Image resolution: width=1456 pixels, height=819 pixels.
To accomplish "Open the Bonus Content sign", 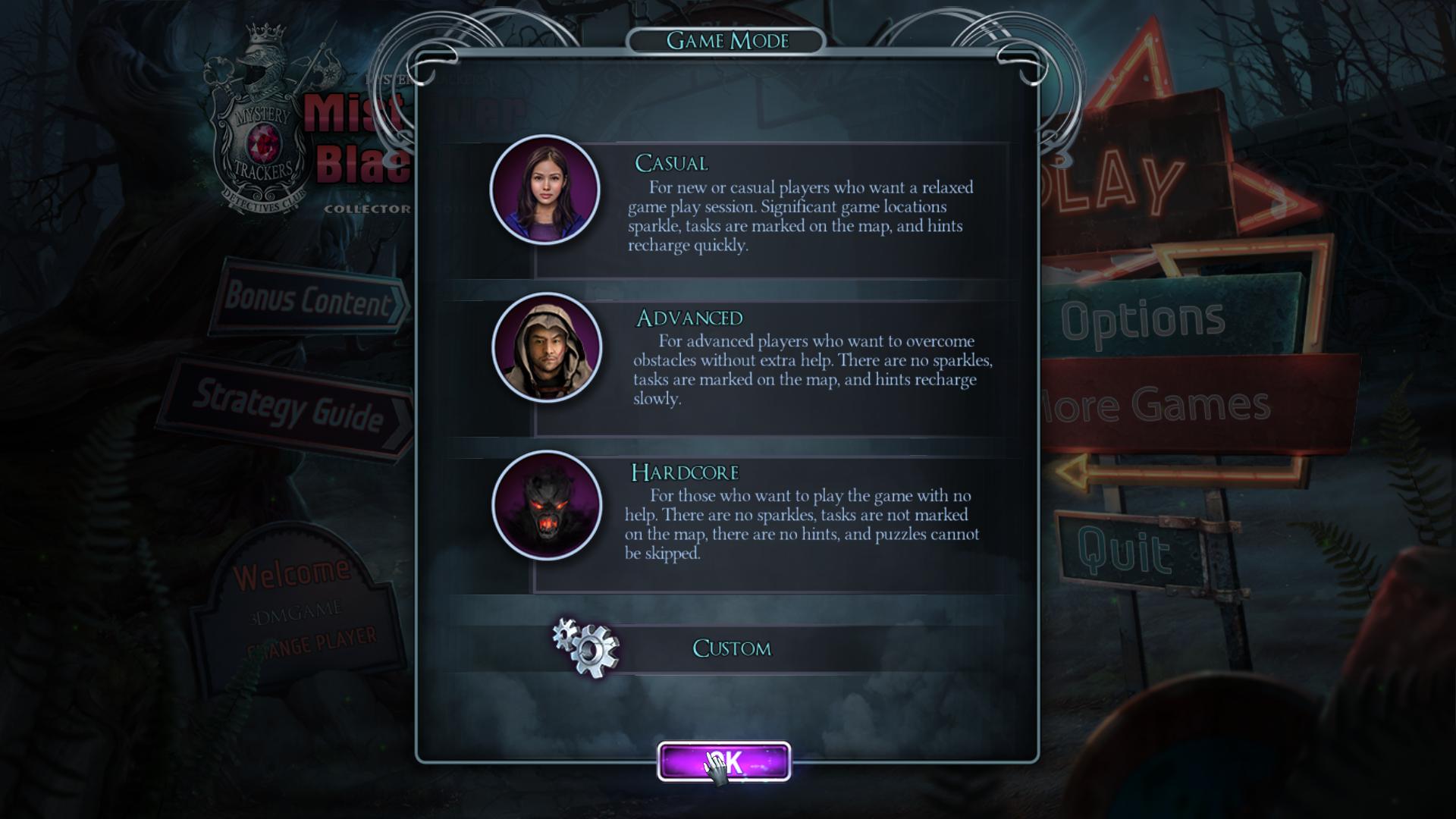I will pos(307,300).
